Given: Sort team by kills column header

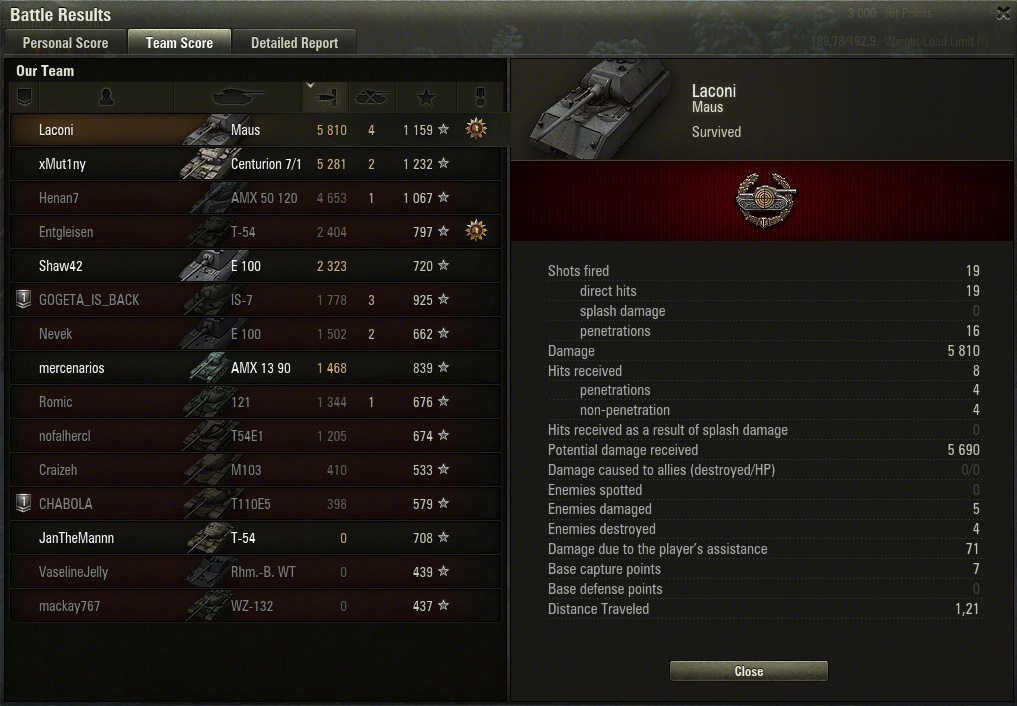Looking at the screenshot, I should [x=372, y=97].
